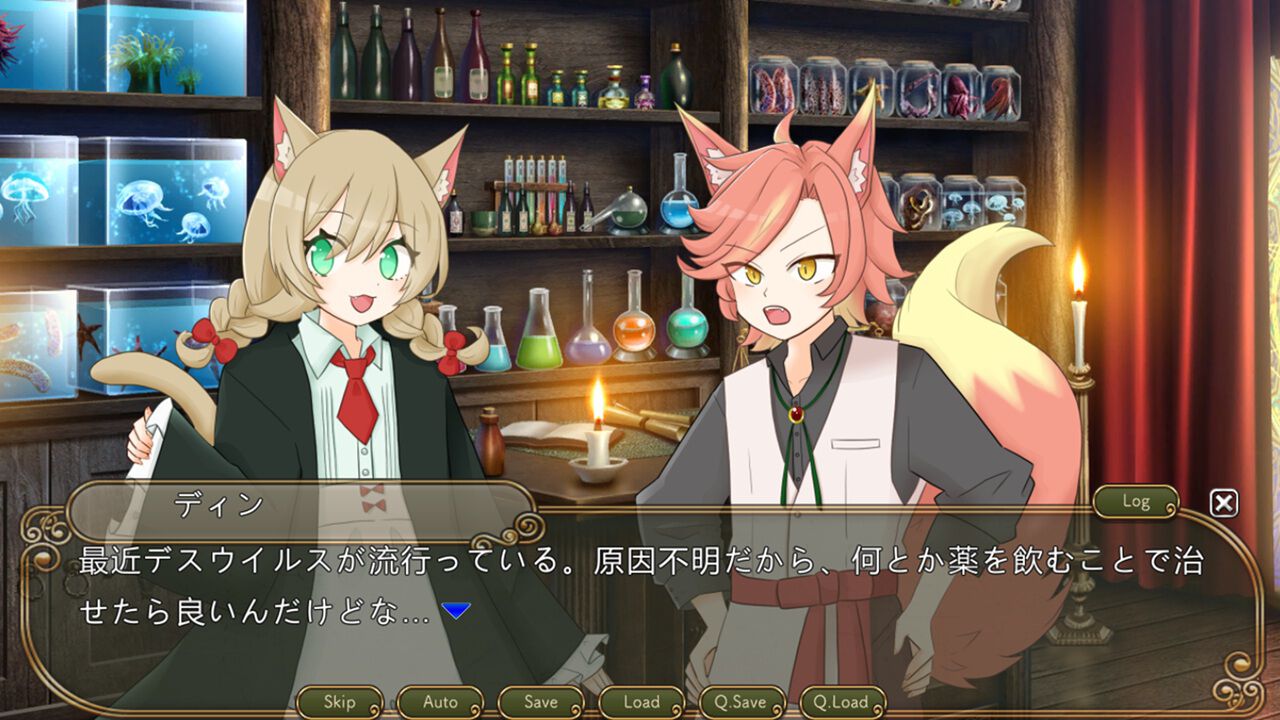Open the Load screen

641,701
